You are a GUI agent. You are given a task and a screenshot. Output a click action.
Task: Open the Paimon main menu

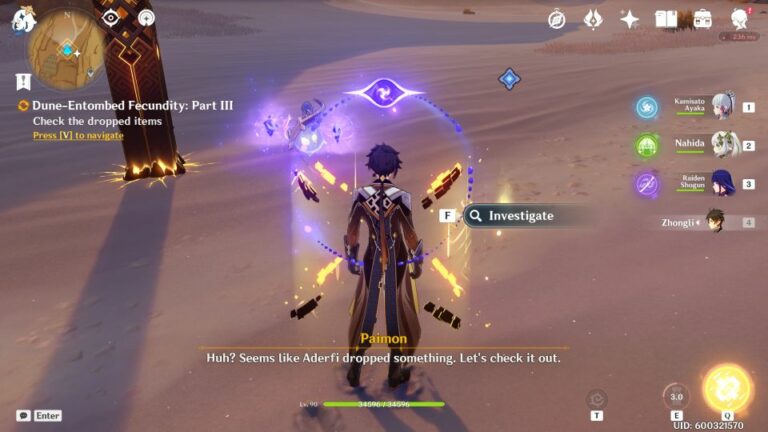[23, 21]
